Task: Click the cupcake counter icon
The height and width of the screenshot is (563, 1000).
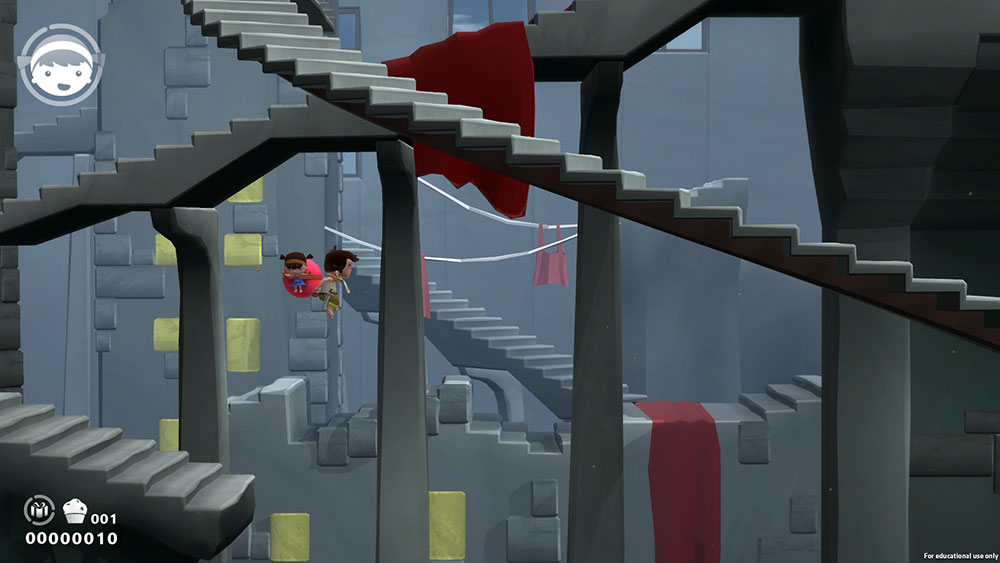Action: tap(75, 512)
